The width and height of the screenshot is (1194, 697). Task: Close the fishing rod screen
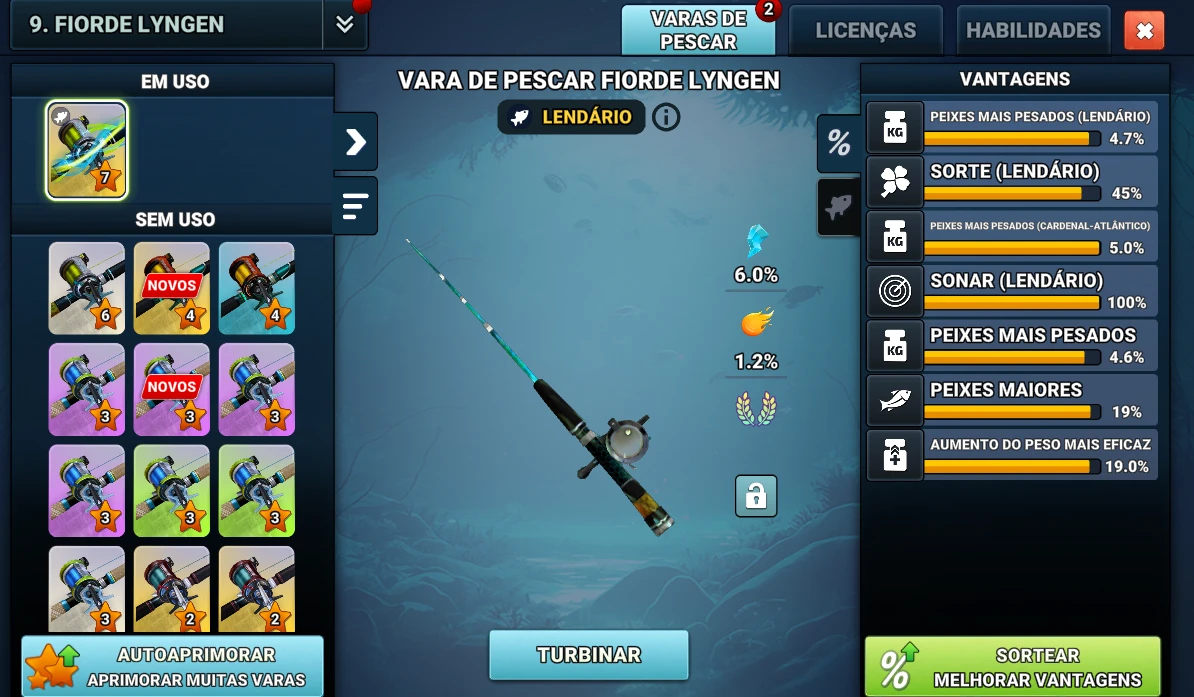1144,31
